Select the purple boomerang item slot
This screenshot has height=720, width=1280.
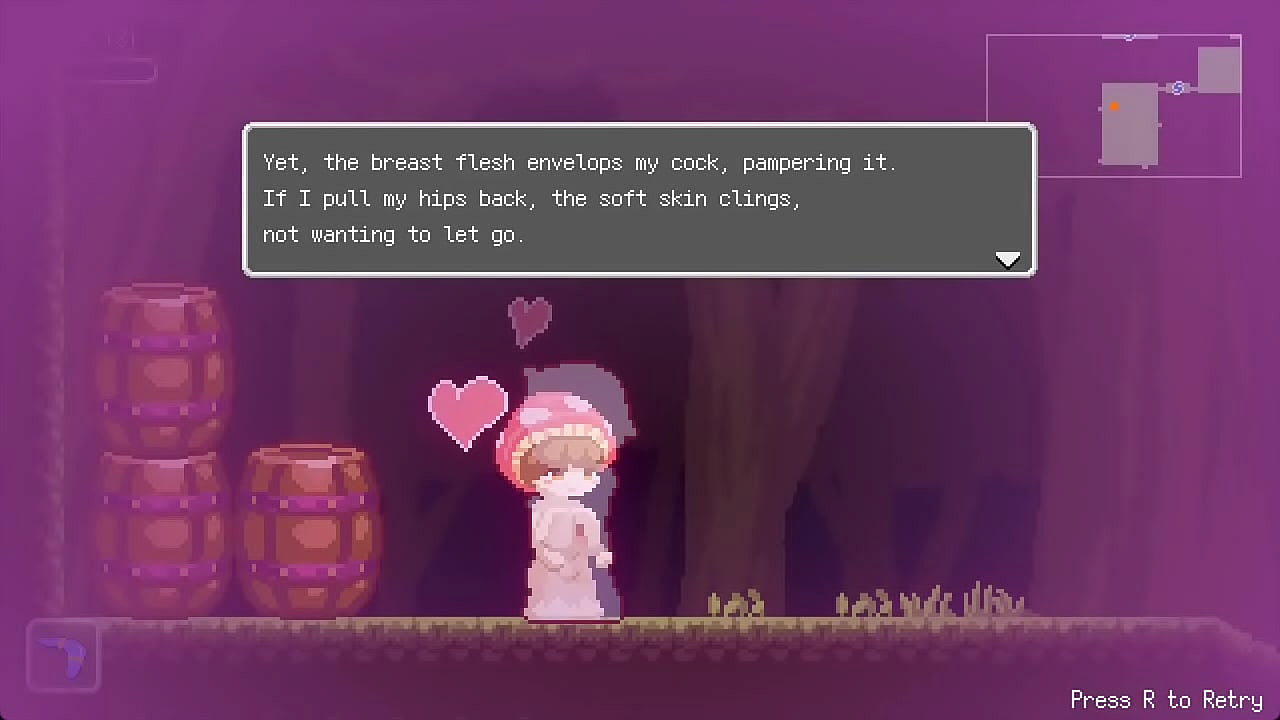64,656
